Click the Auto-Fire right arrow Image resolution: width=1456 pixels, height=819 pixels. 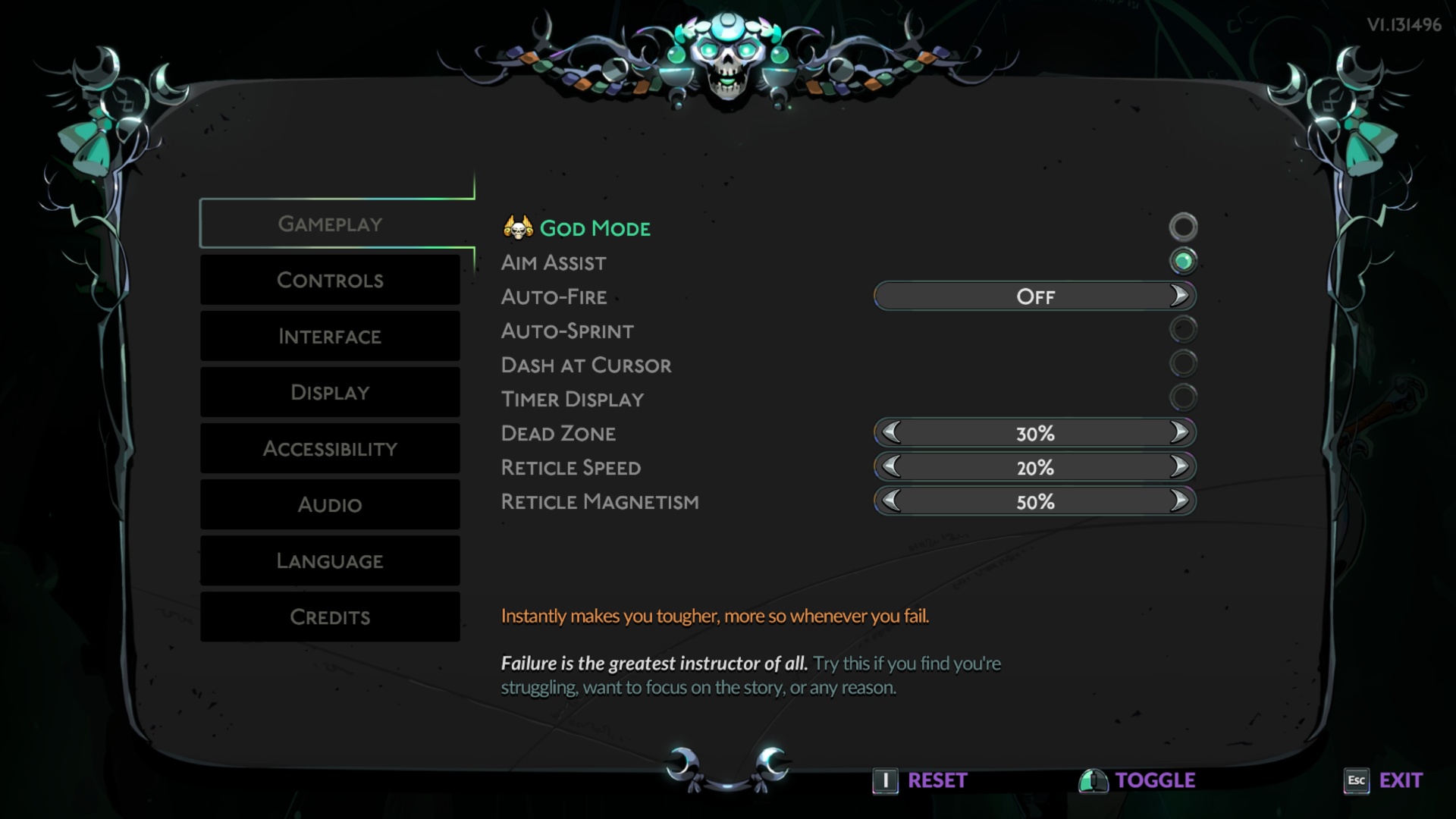click(x=1179, y=296)
